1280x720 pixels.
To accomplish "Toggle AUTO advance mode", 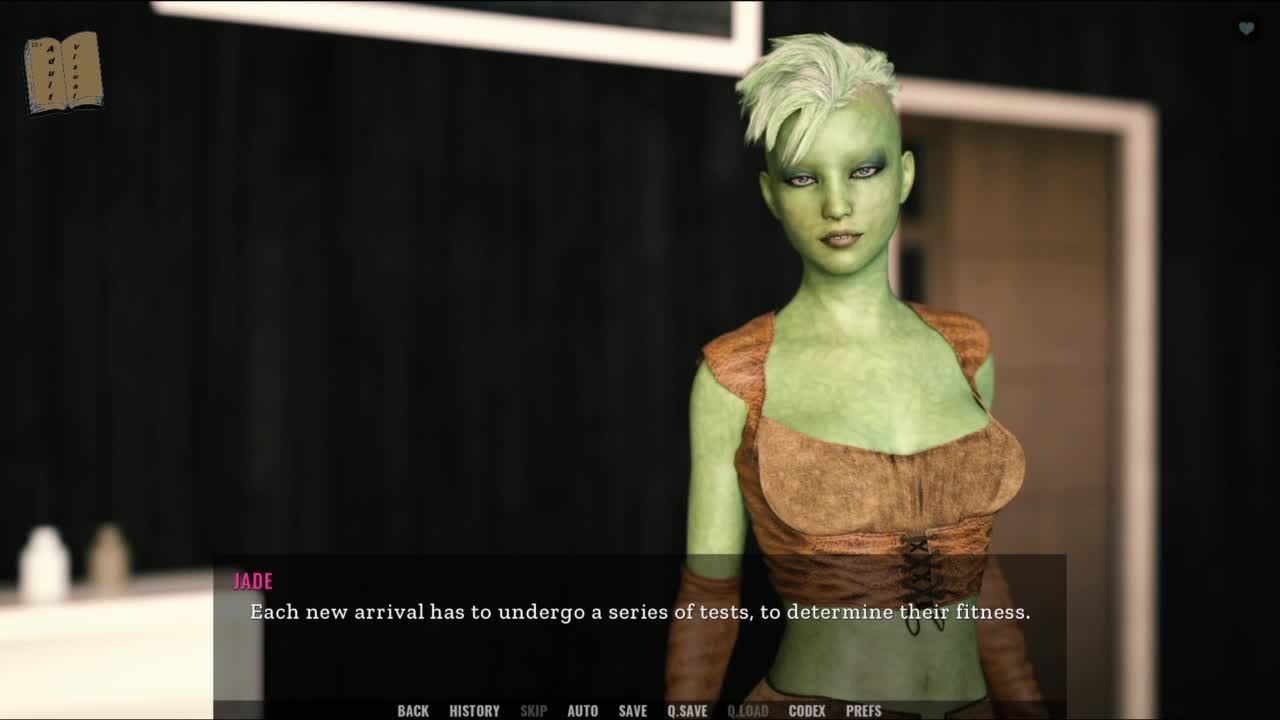I will [582, 711].
